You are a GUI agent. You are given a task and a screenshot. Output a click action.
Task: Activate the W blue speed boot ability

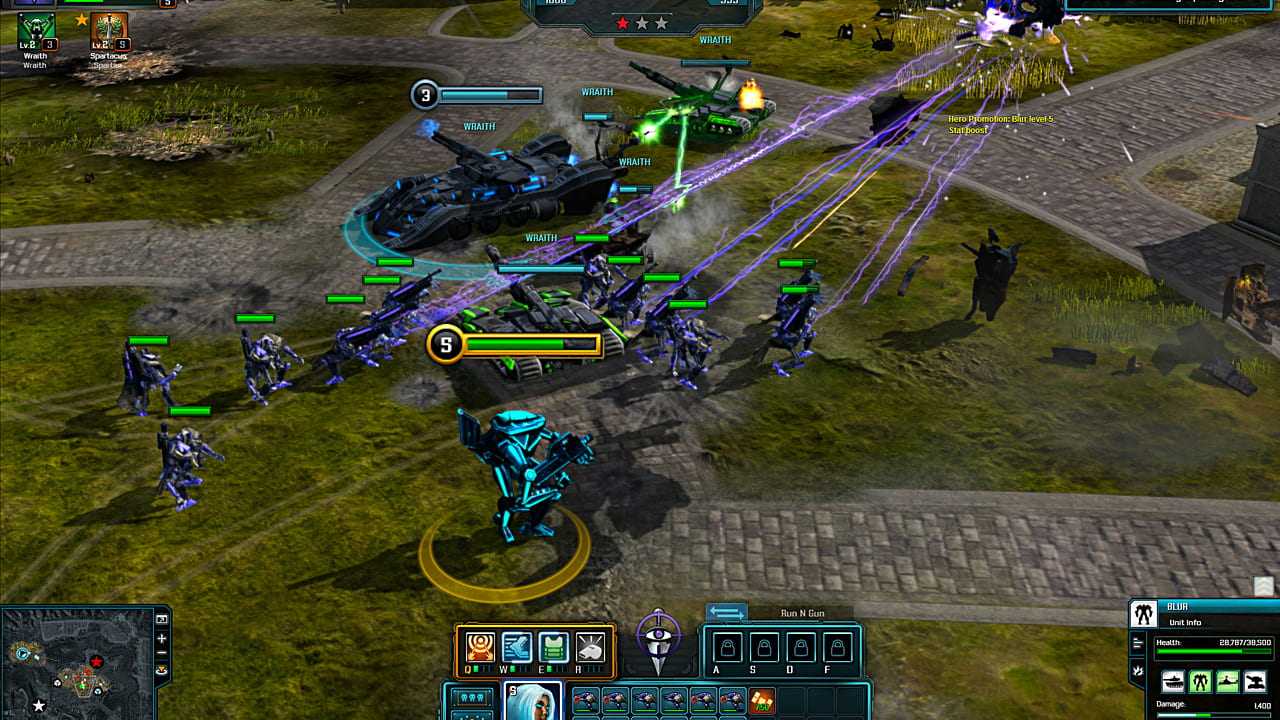(517, 647)
